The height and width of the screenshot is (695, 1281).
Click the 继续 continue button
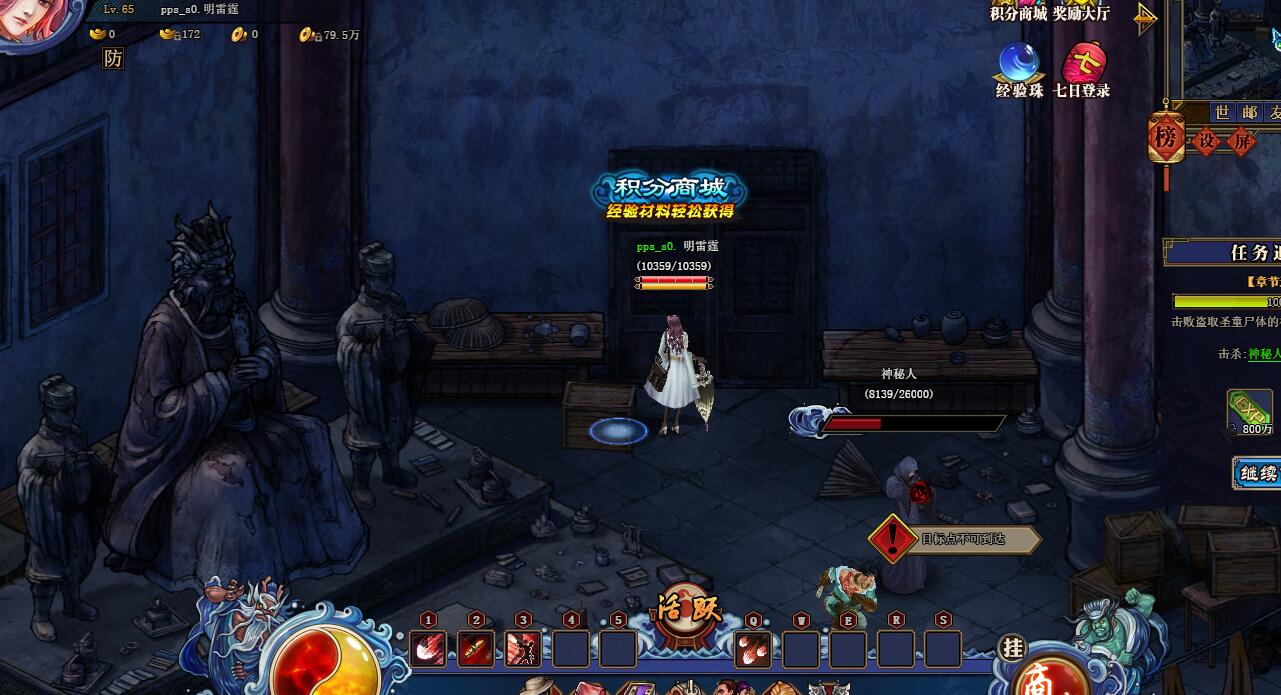pos(1257,473)
